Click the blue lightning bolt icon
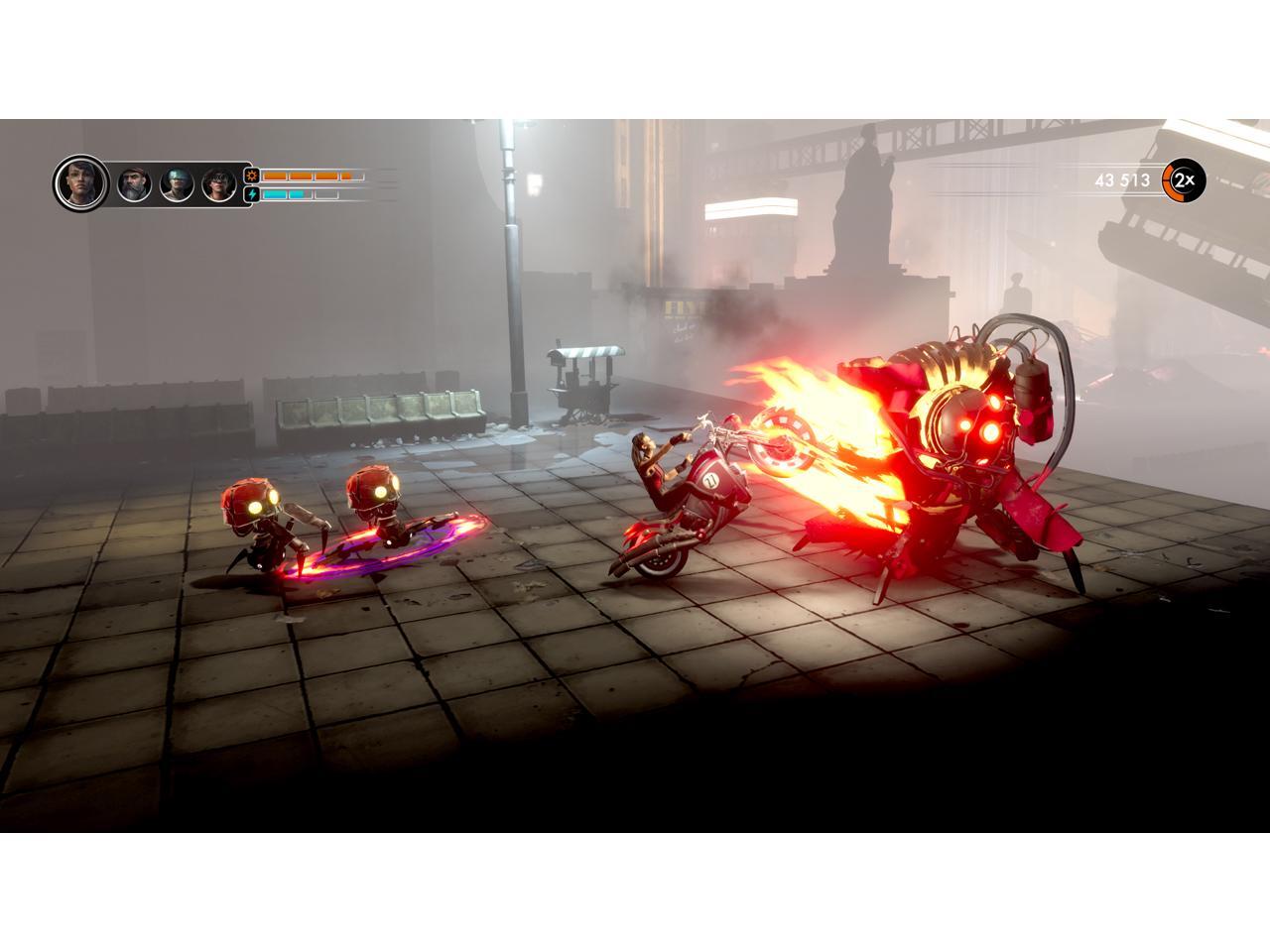This screenshot has height=952, width=1270. tap(252, 194)
